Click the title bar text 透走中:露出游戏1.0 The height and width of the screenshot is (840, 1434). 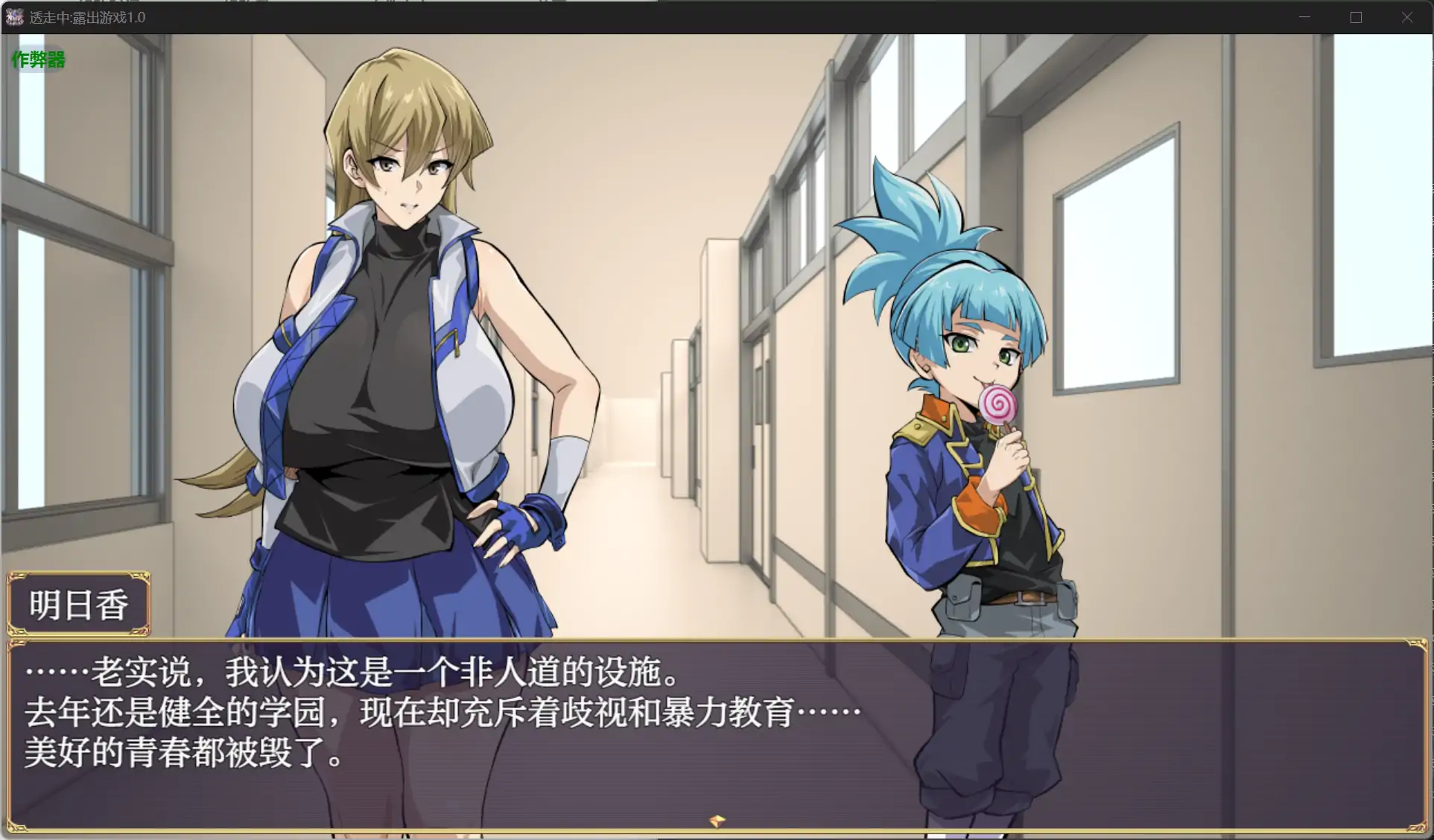tap(89, 16)
